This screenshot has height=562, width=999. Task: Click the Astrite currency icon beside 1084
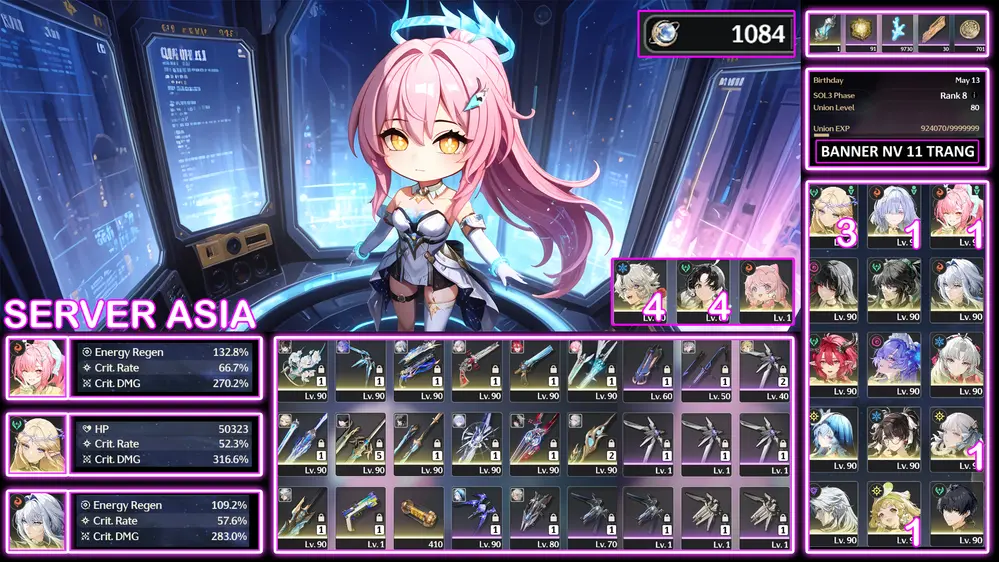[x=662, y=34]
